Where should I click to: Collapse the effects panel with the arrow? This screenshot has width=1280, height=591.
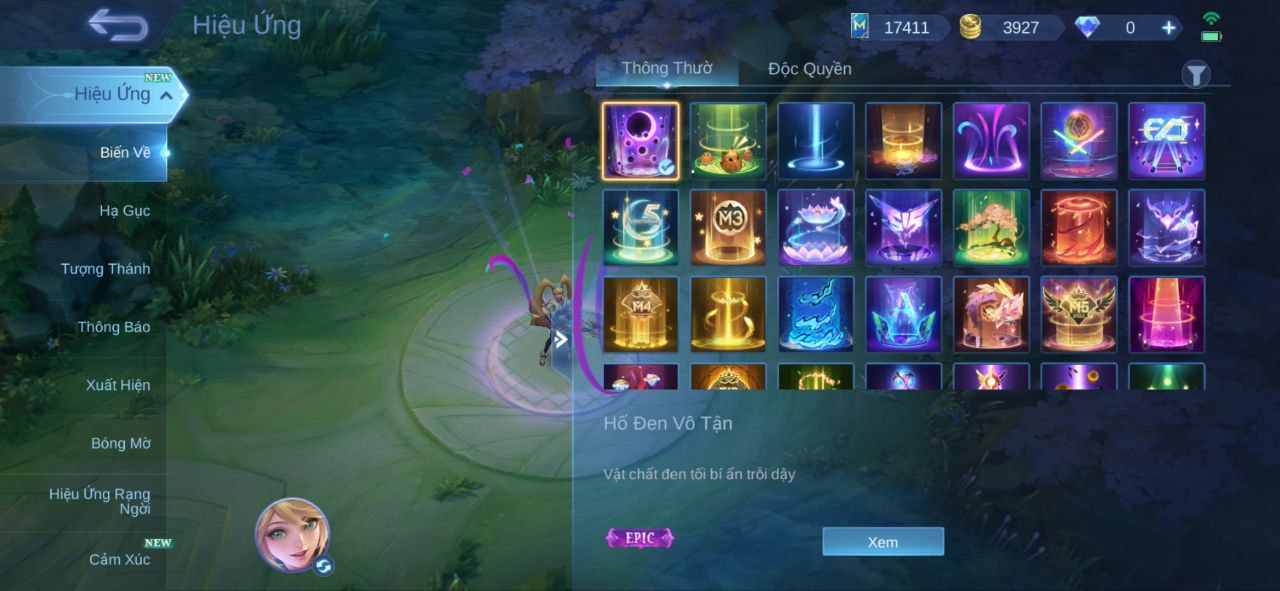[561, 340]
